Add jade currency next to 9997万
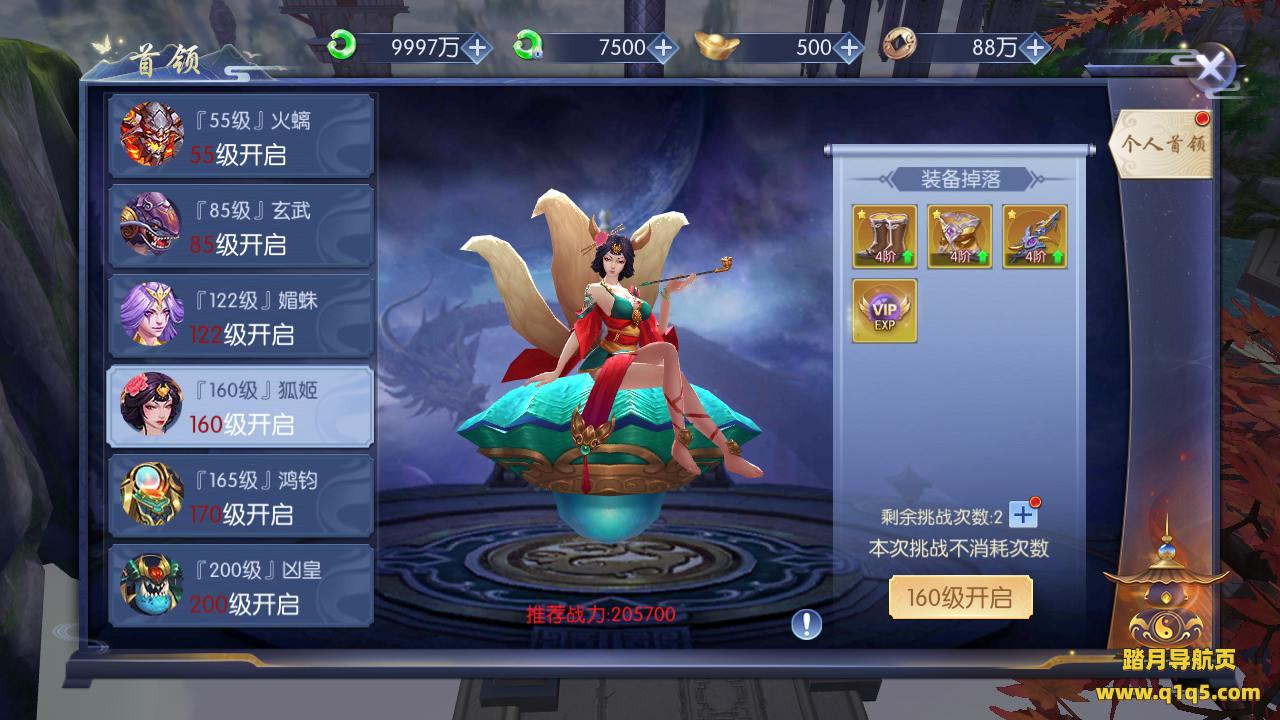1280x720 pixels. 477,47
